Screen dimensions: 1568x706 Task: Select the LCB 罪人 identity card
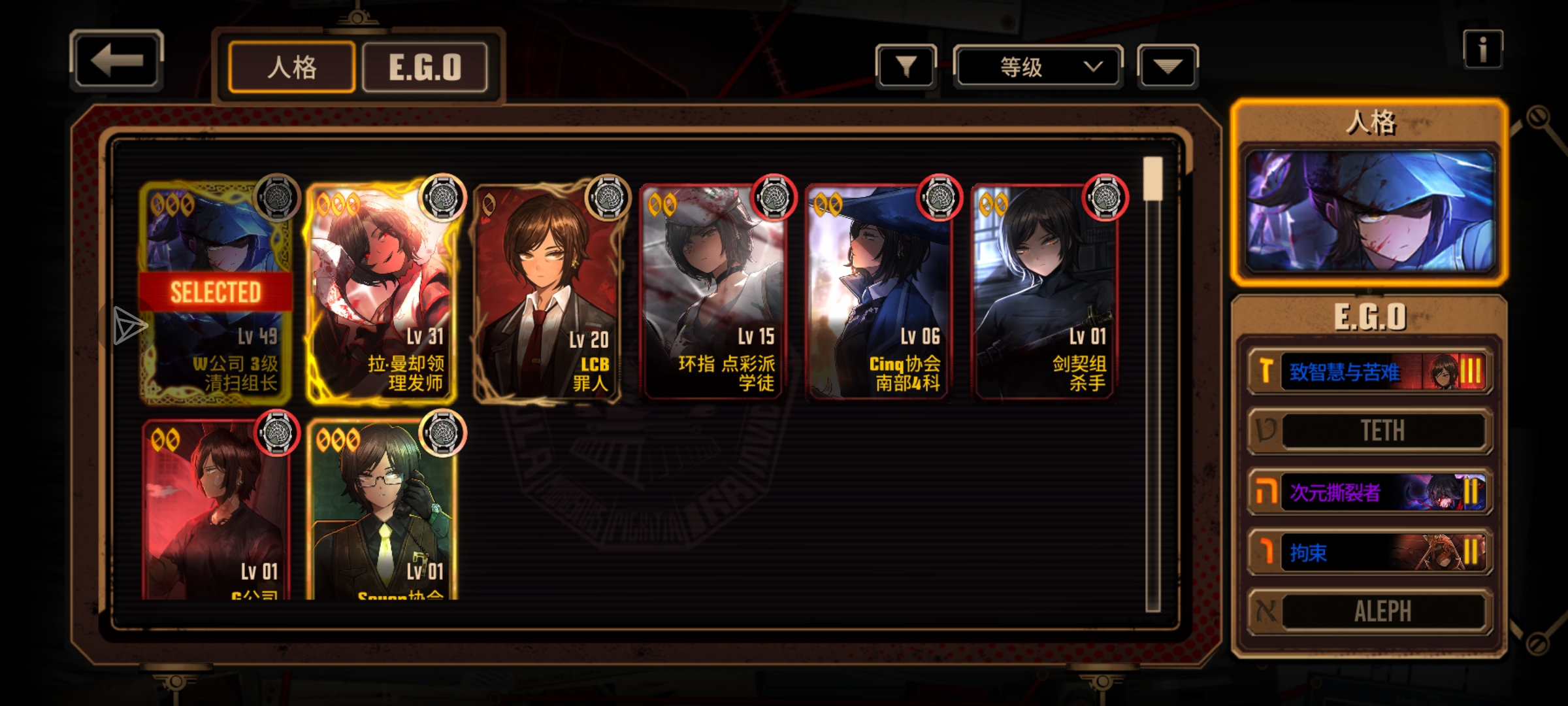pos(547,294)
